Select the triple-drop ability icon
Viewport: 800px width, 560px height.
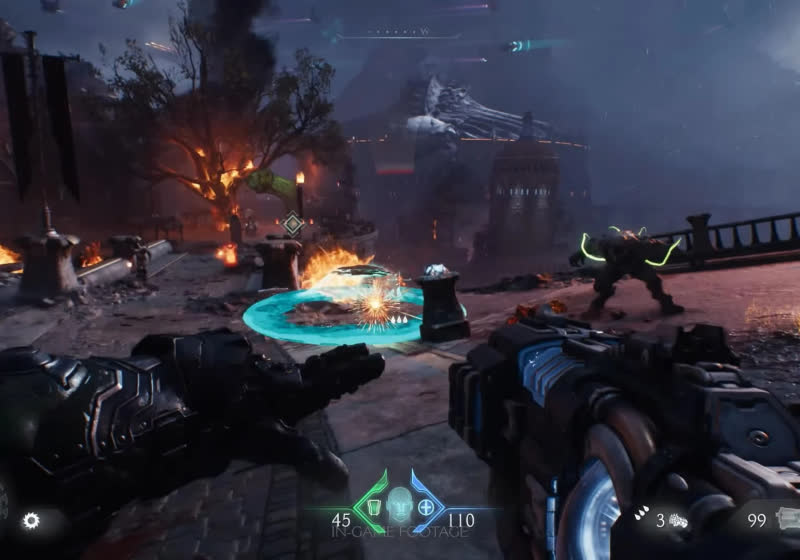click(641, 513)
